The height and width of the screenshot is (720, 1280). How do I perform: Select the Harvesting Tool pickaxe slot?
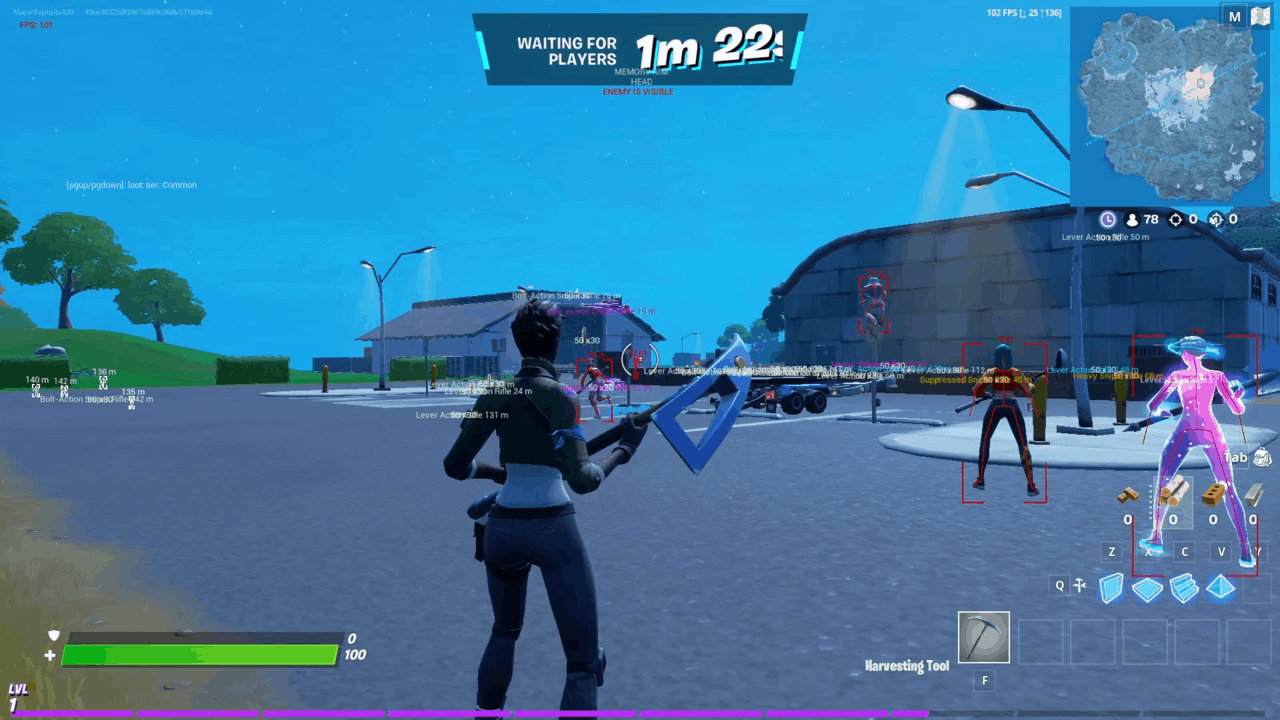coord(983,638)
